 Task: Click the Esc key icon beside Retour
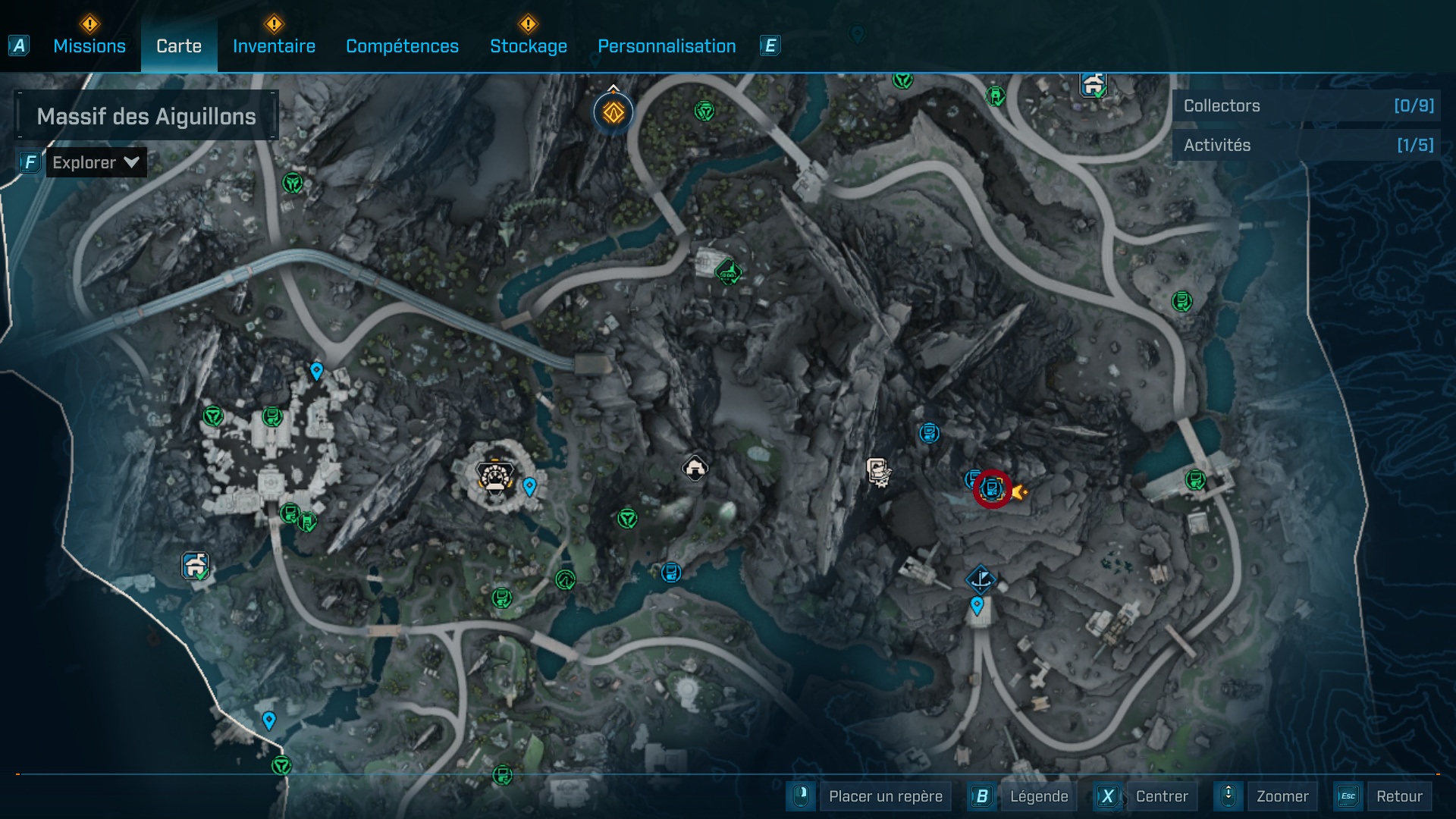(x=1348, y=796)
